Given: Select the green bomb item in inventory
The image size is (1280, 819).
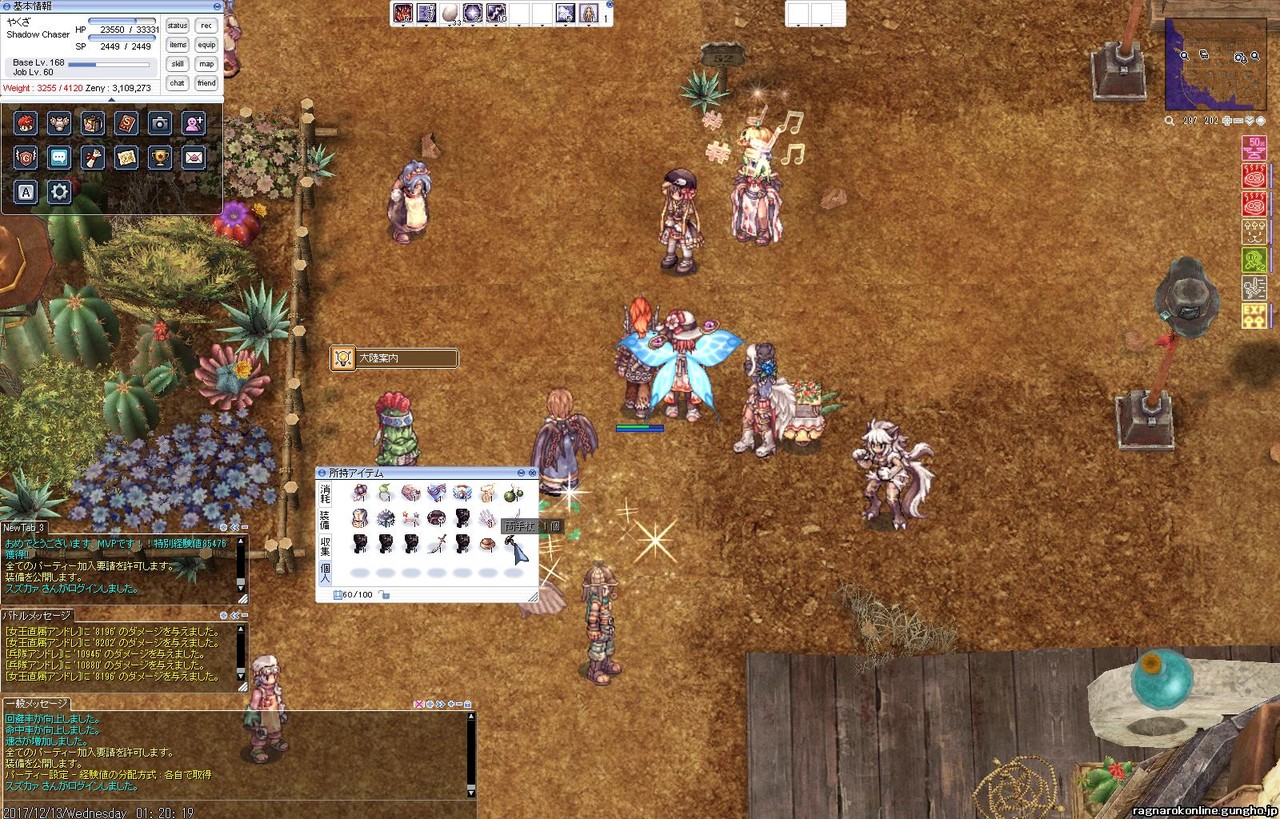Looking at the screenshot, I should (x=513, y=493).
